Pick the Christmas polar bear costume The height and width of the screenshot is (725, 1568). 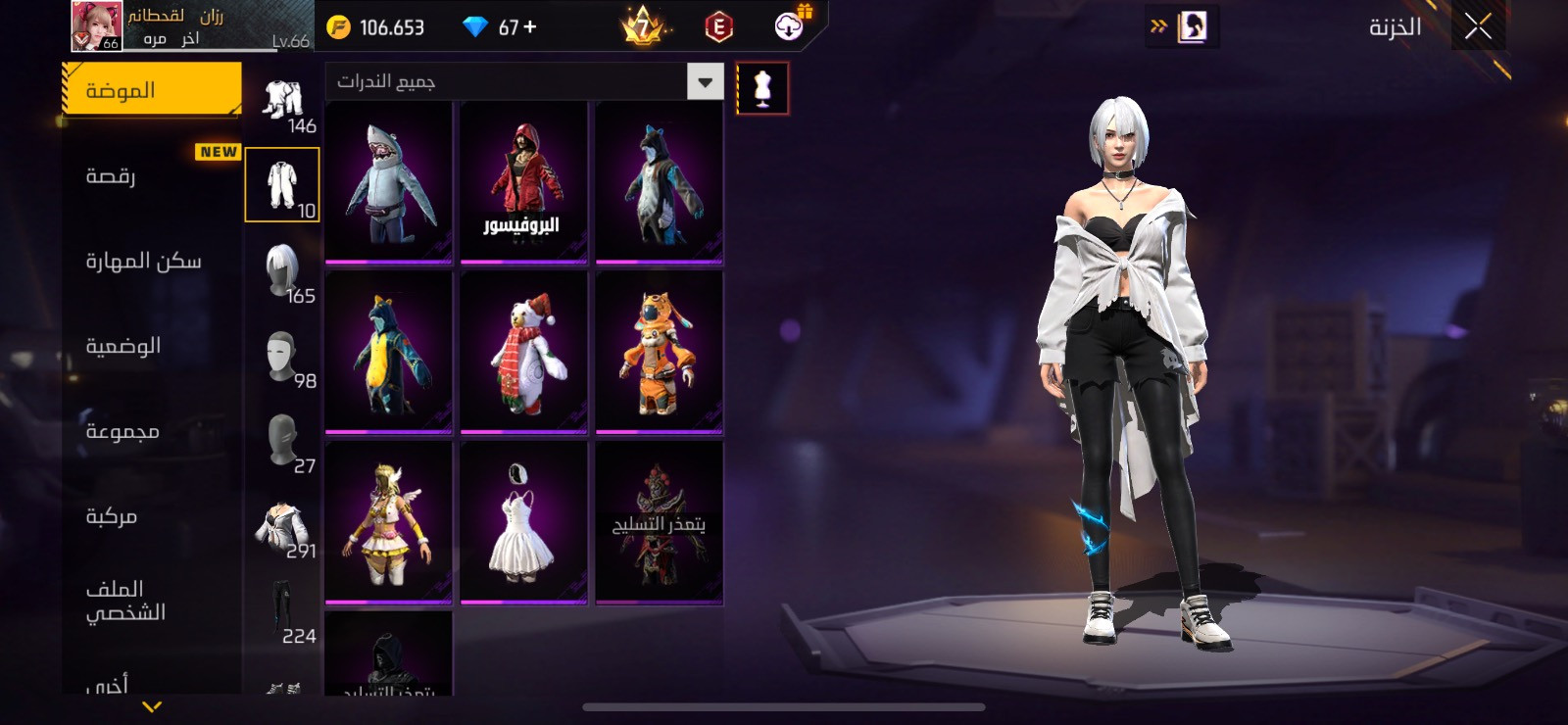pos(524,353)
